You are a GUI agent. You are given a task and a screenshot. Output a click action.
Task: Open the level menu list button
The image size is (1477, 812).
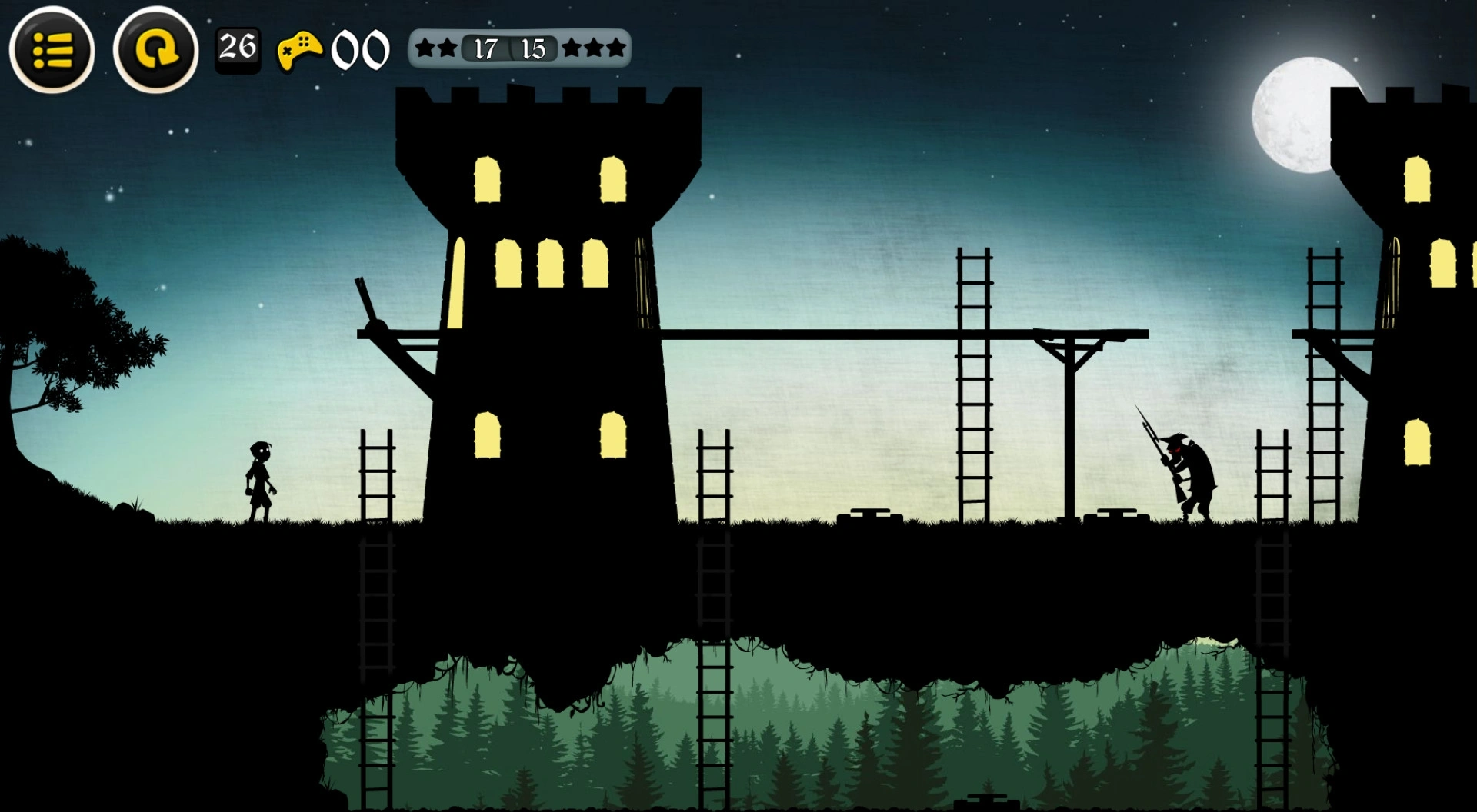52,50
